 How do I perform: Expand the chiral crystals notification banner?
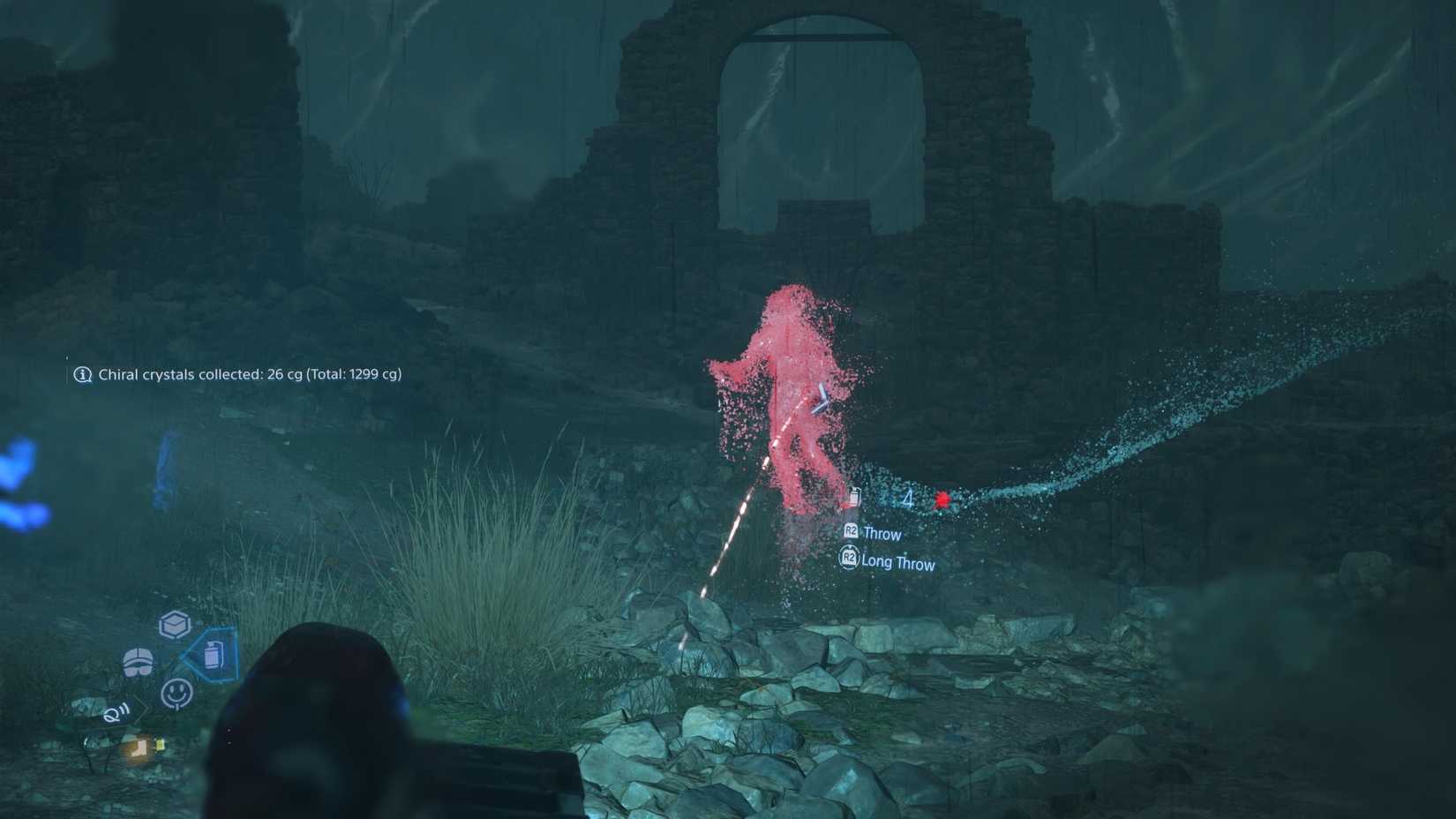click(238, 374)
